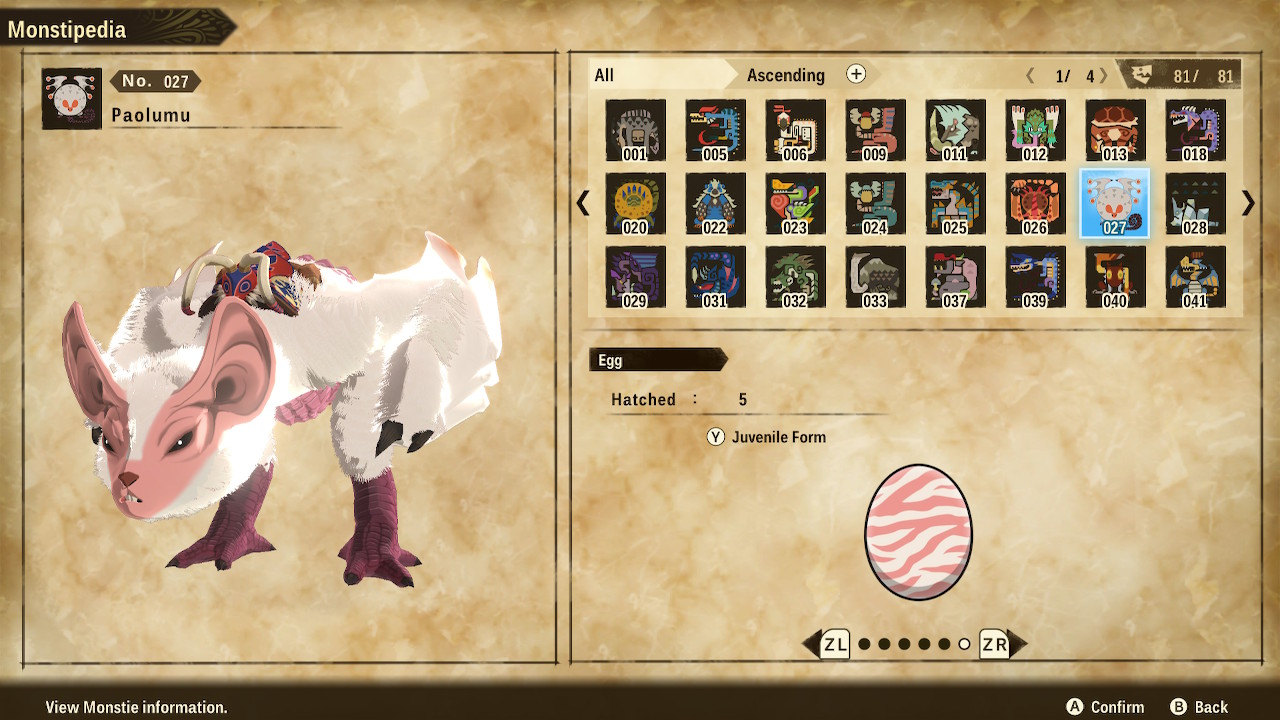Select the highlighted Paolumu entry 027

[x=1115, y=203]
